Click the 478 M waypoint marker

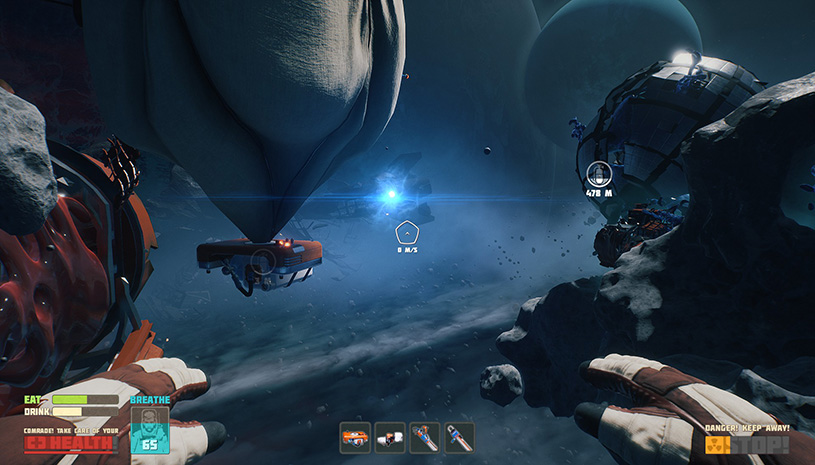click(599, 174)
